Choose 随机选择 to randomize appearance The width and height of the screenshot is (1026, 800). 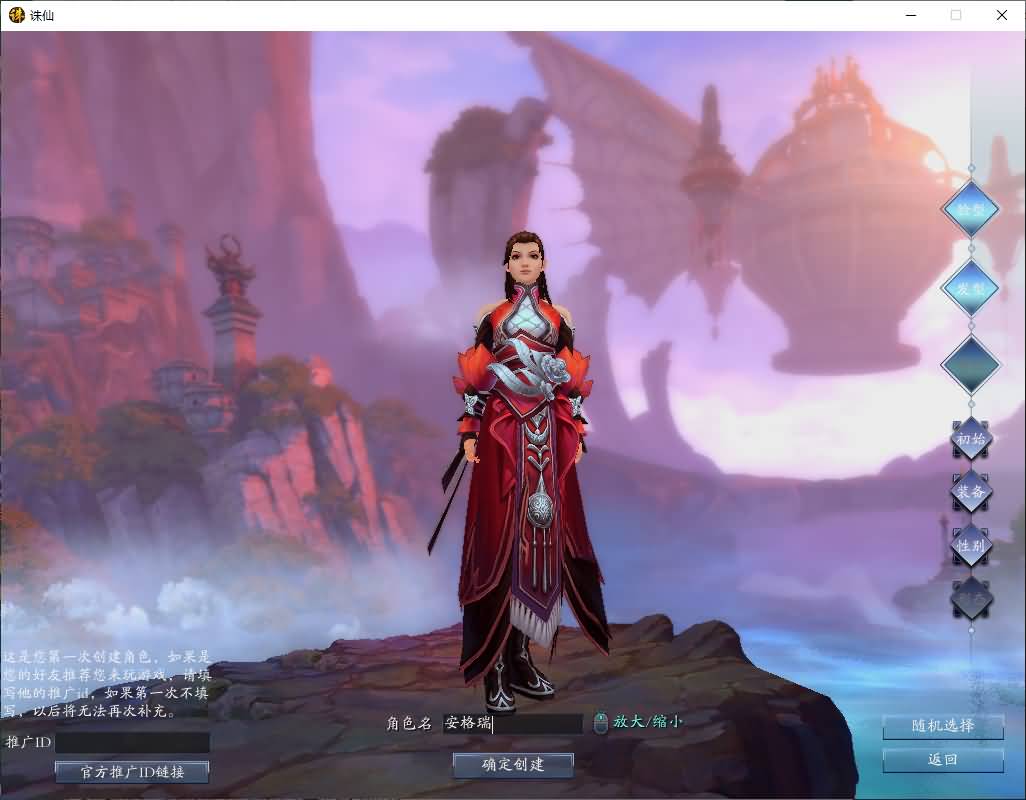(942, 726)
